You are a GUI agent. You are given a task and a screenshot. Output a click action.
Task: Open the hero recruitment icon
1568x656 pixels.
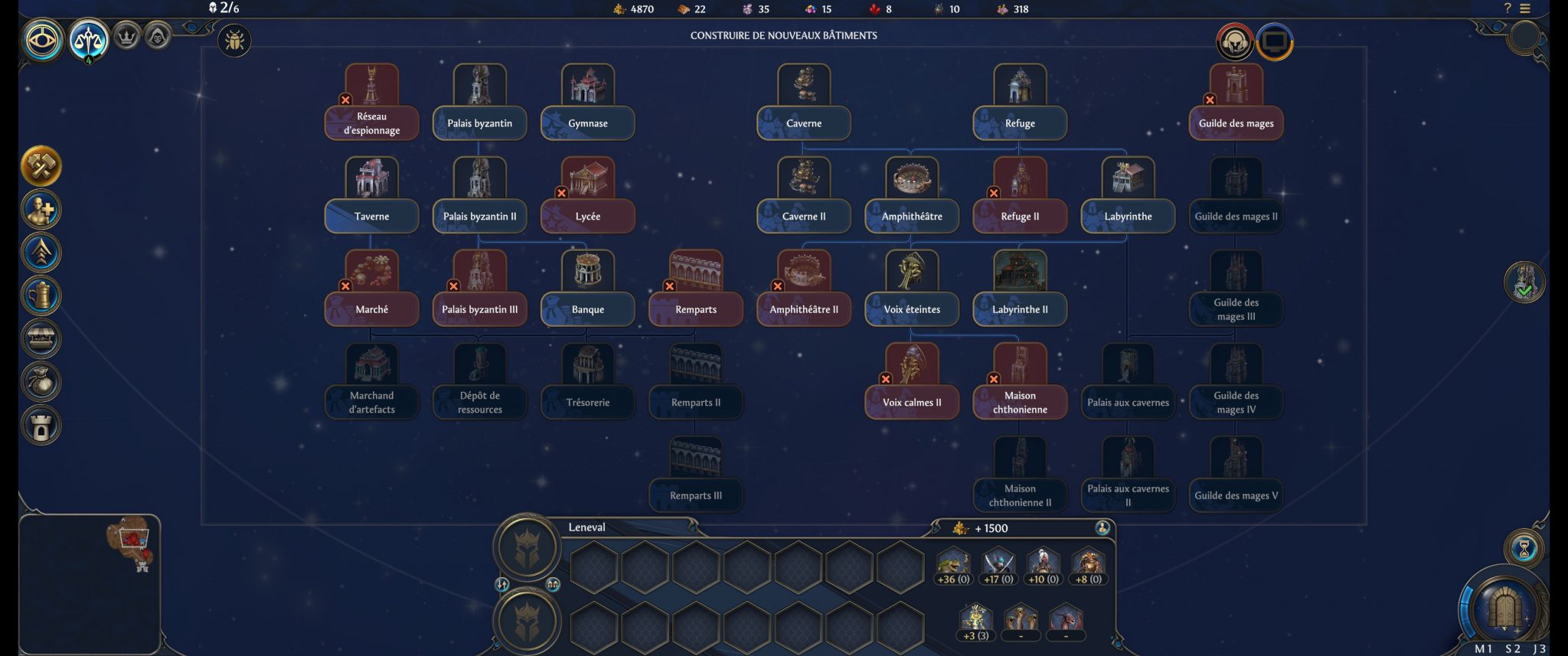pyautogui.click(x=41, y=210)
